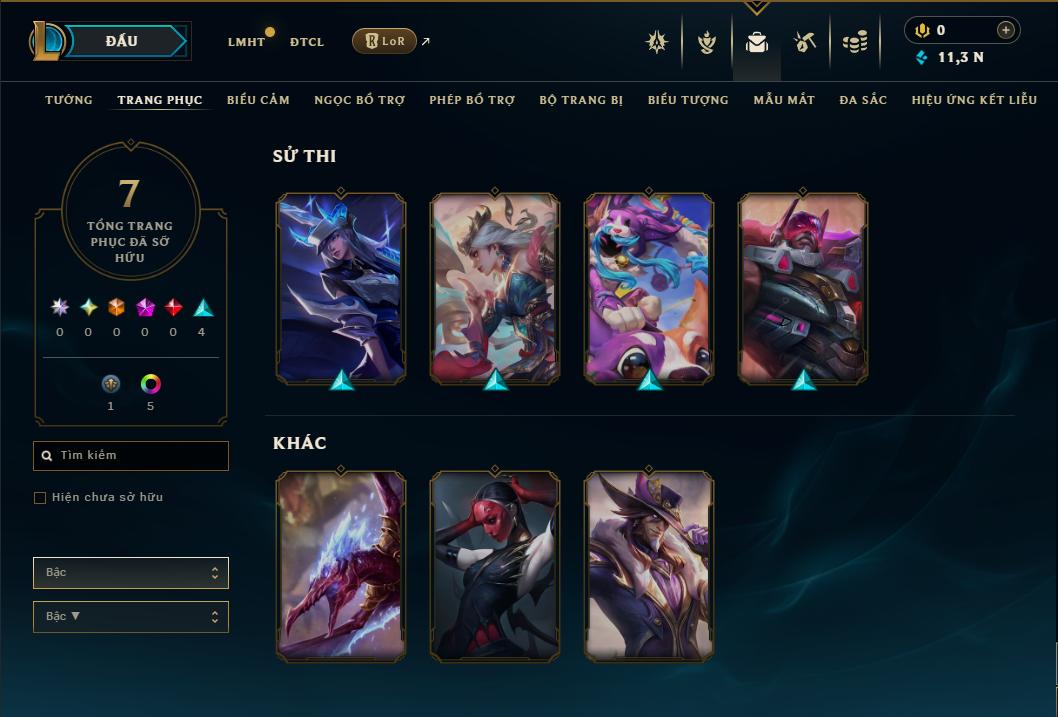Open the backpack collection icon
The width and height of the screenshot is (1058, 717).
[757, 42]
